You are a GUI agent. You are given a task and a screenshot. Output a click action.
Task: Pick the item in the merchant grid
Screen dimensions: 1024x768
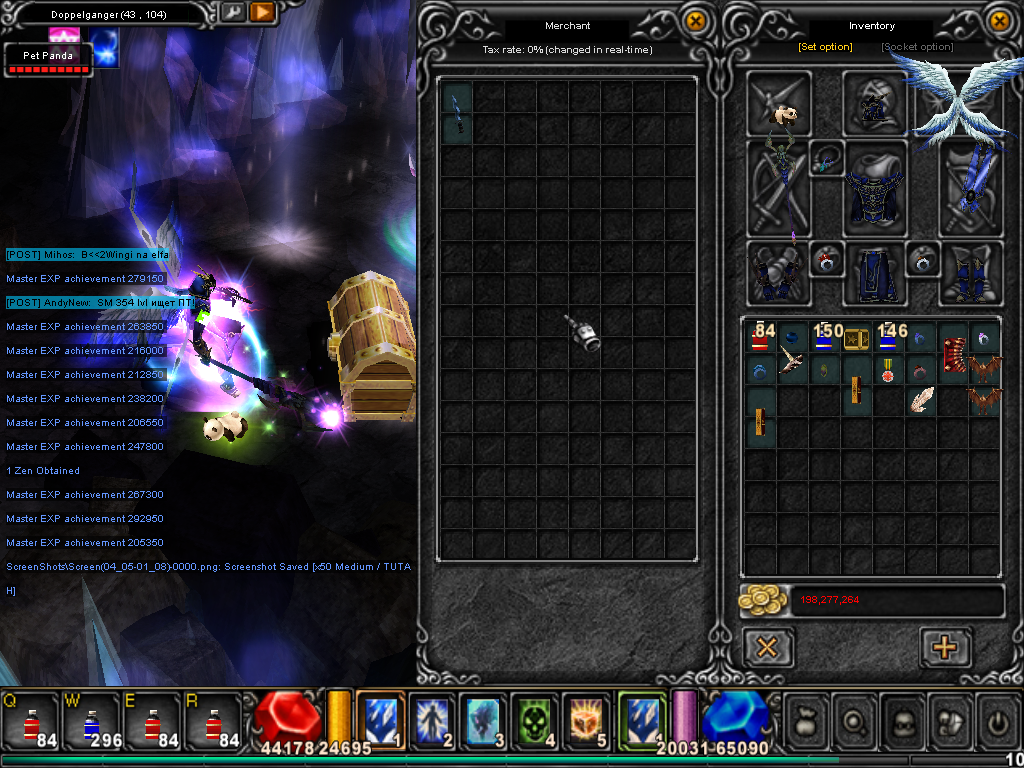tap(457, 112)
